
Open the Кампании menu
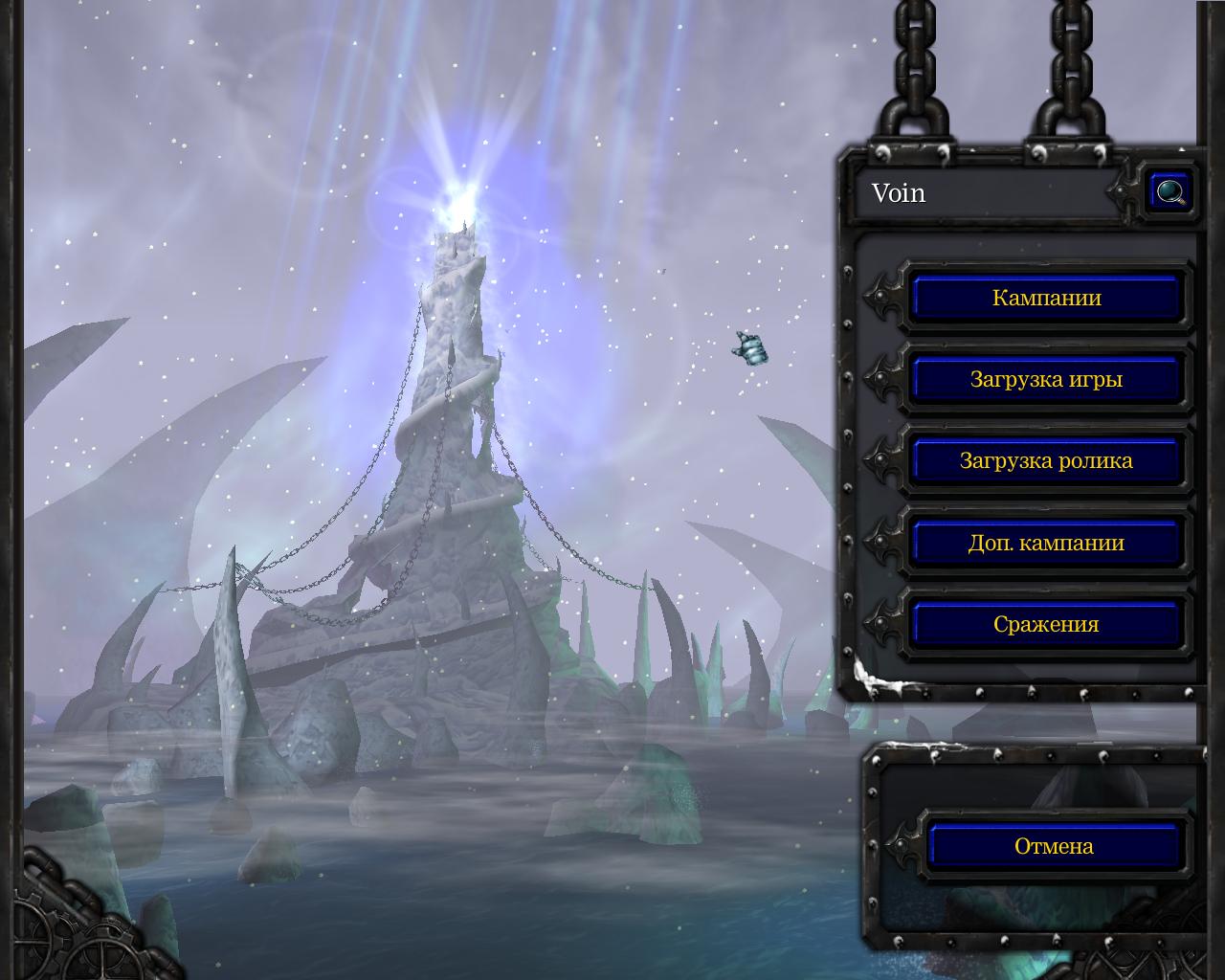click(1046, 298)
